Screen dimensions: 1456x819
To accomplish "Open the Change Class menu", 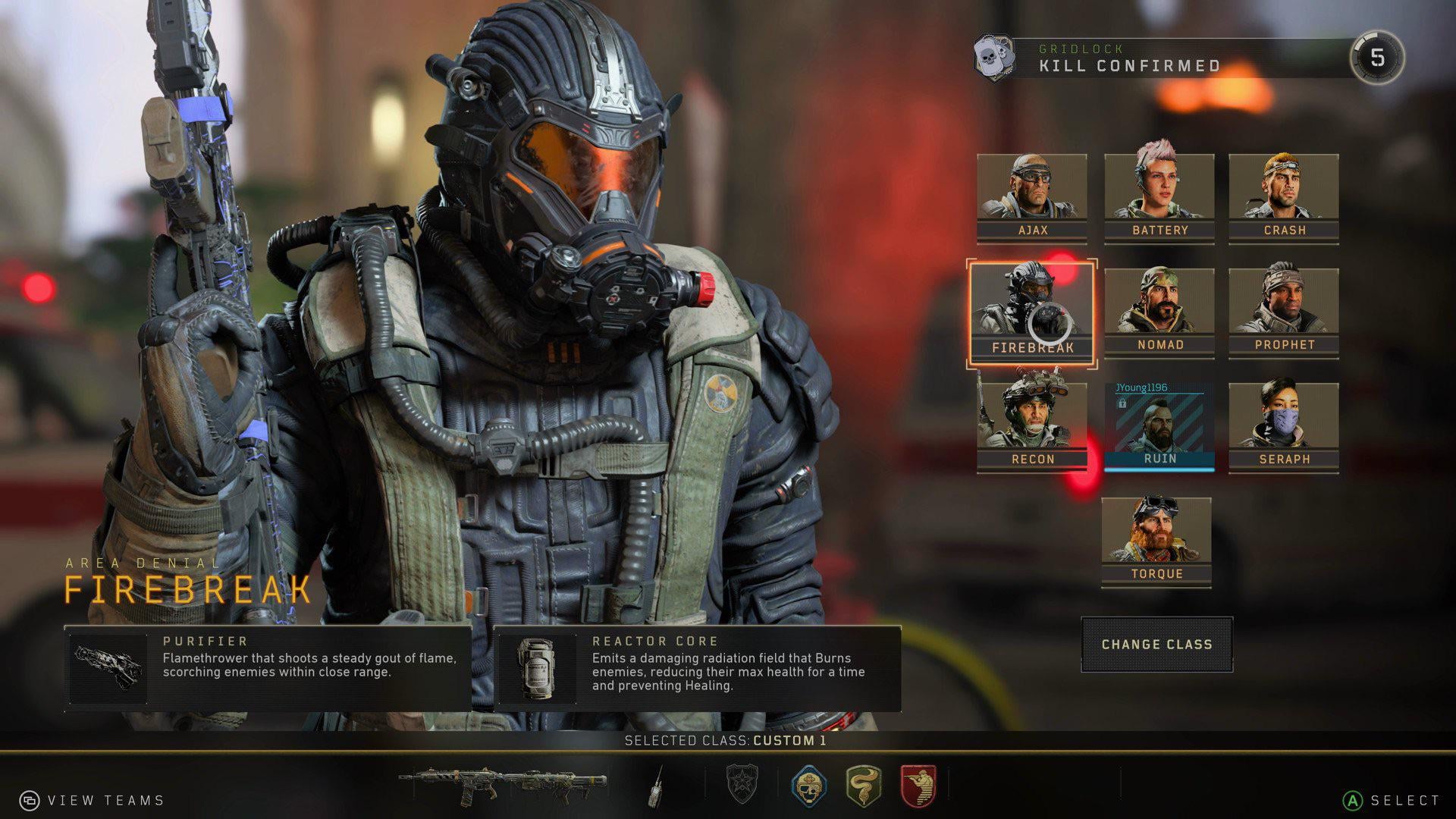I will (x=1156, y=645).
